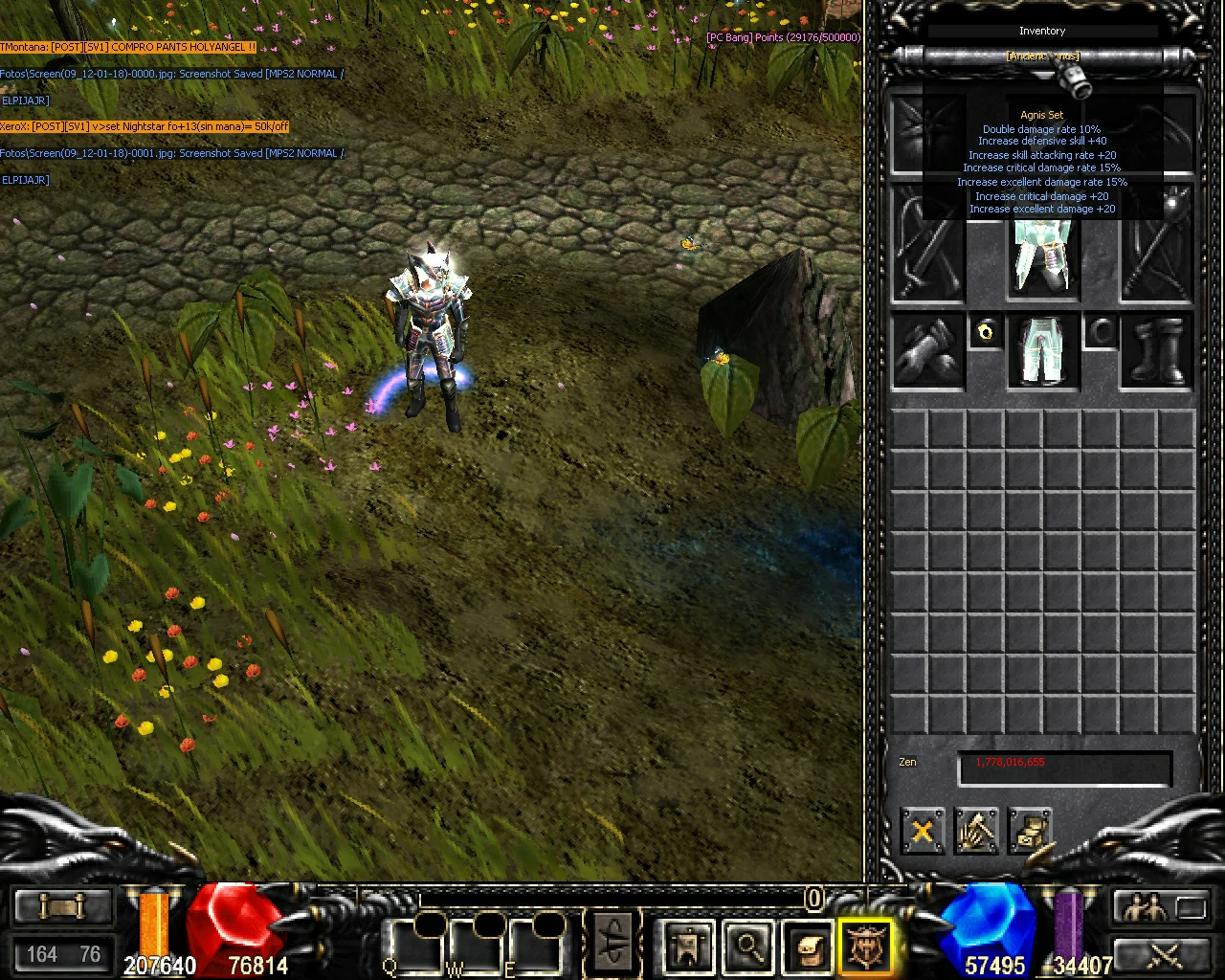The height and width of the screenshot is (980, 1225).
Task: Click the quest scroll icon at bottom left
Action: tap(62, 904)
